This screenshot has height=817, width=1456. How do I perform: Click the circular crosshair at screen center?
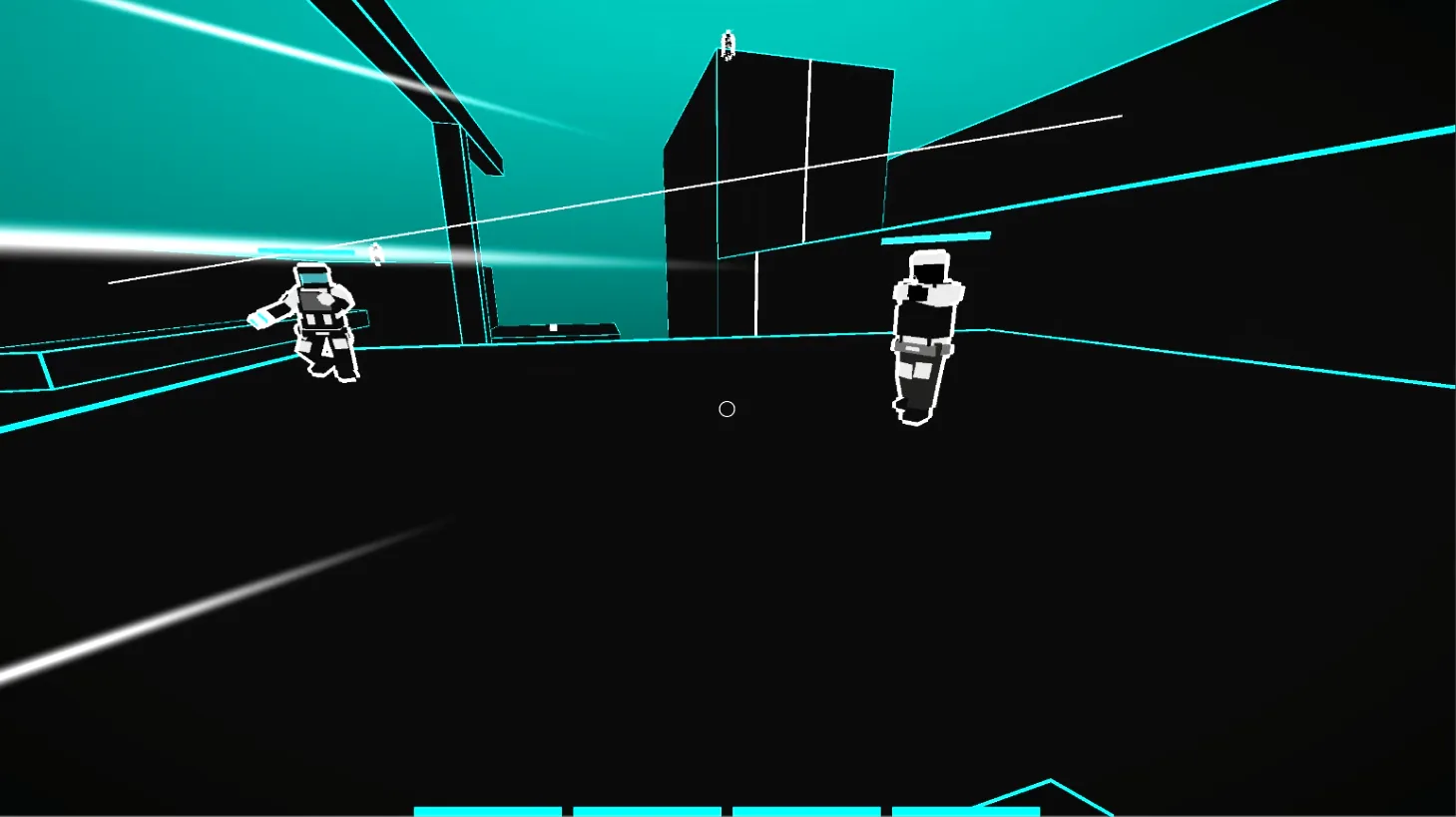pos(727,409)
